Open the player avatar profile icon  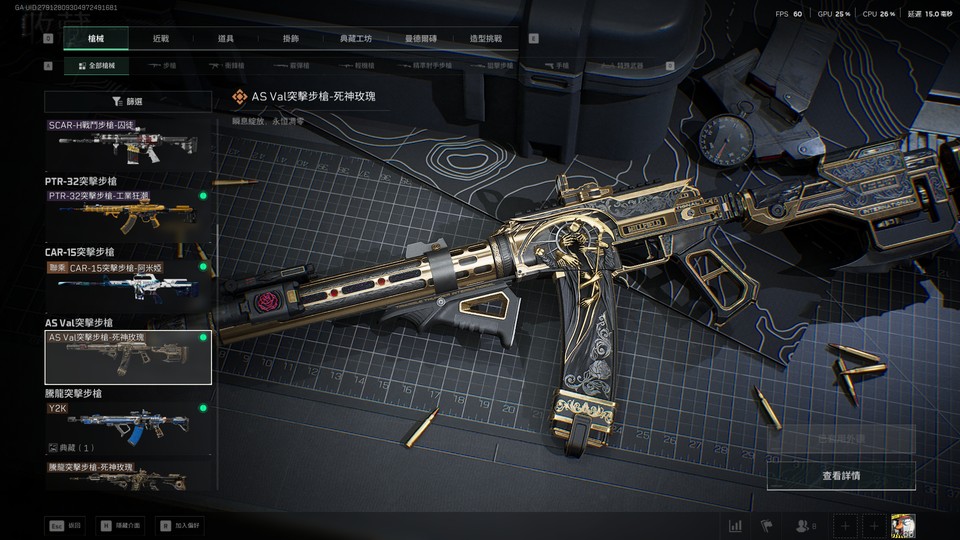[904, 525]
